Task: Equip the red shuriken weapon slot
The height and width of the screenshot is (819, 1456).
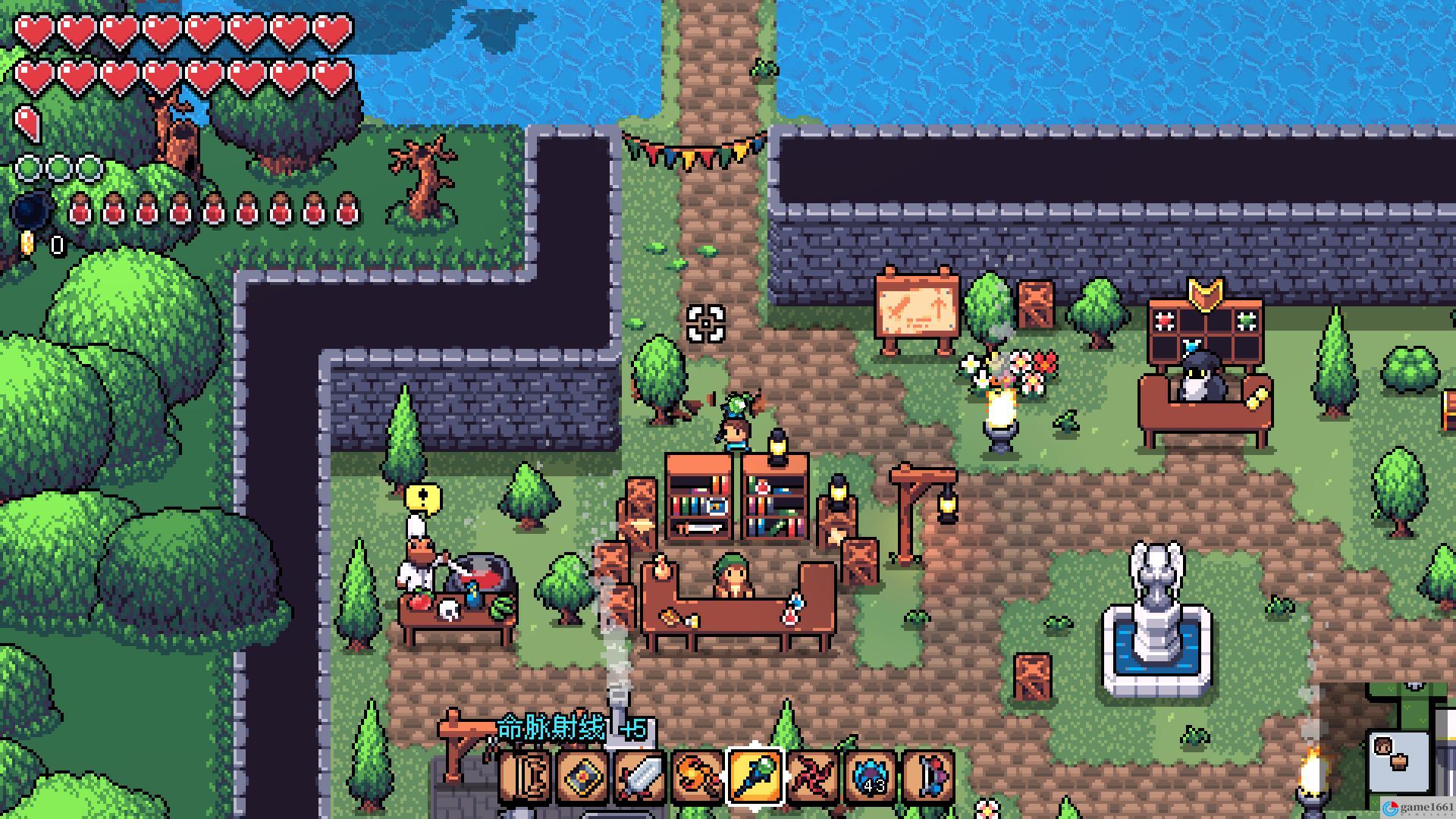Action: pos(814,777)
